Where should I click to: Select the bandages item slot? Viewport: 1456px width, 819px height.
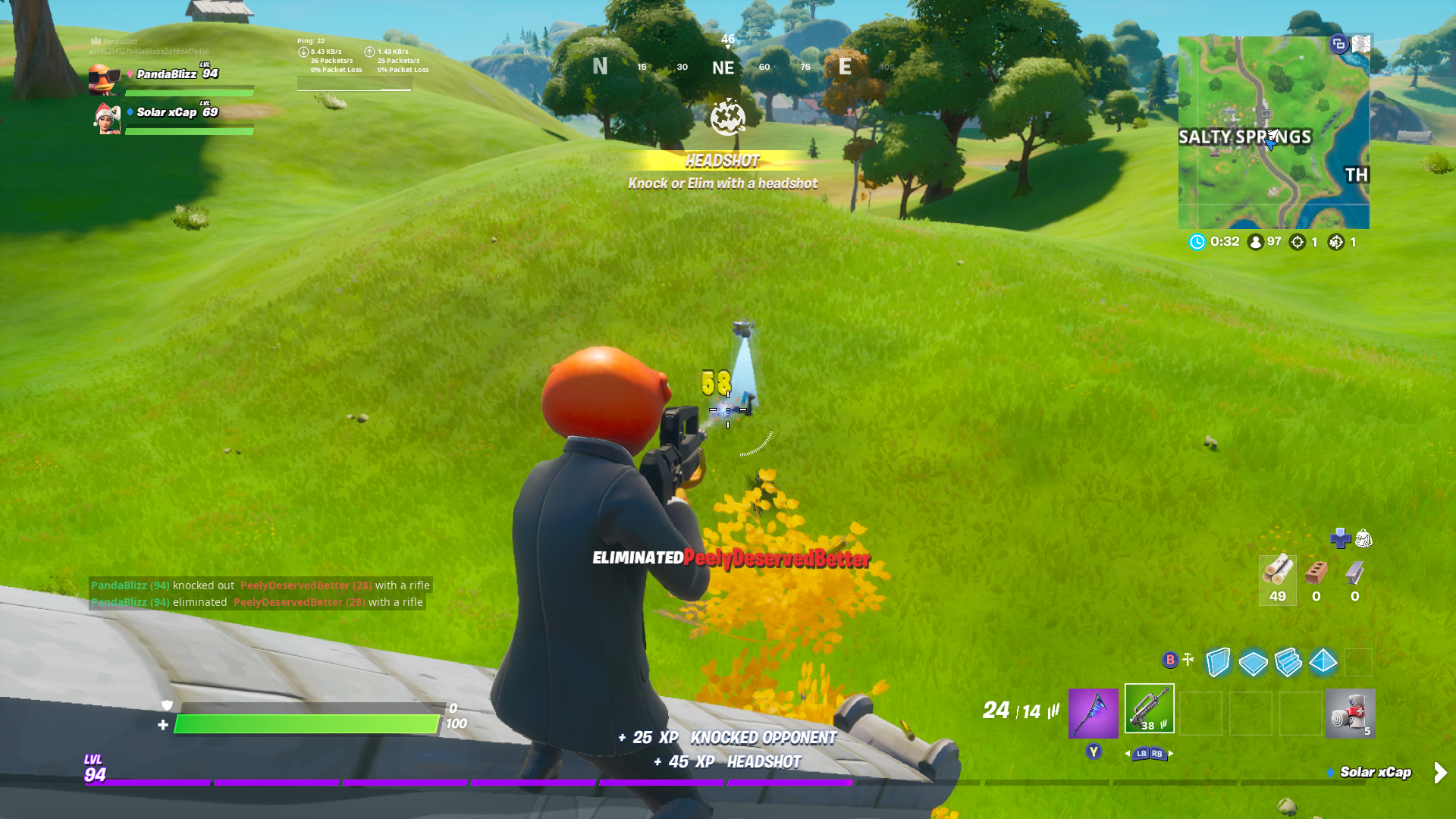coord(1351,713)
